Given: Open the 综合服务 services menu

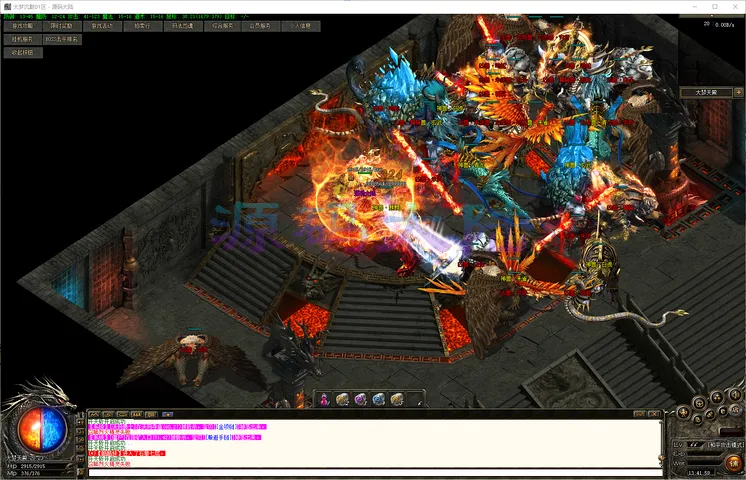Looking at the screenshot, I should [x=222, y=27].
